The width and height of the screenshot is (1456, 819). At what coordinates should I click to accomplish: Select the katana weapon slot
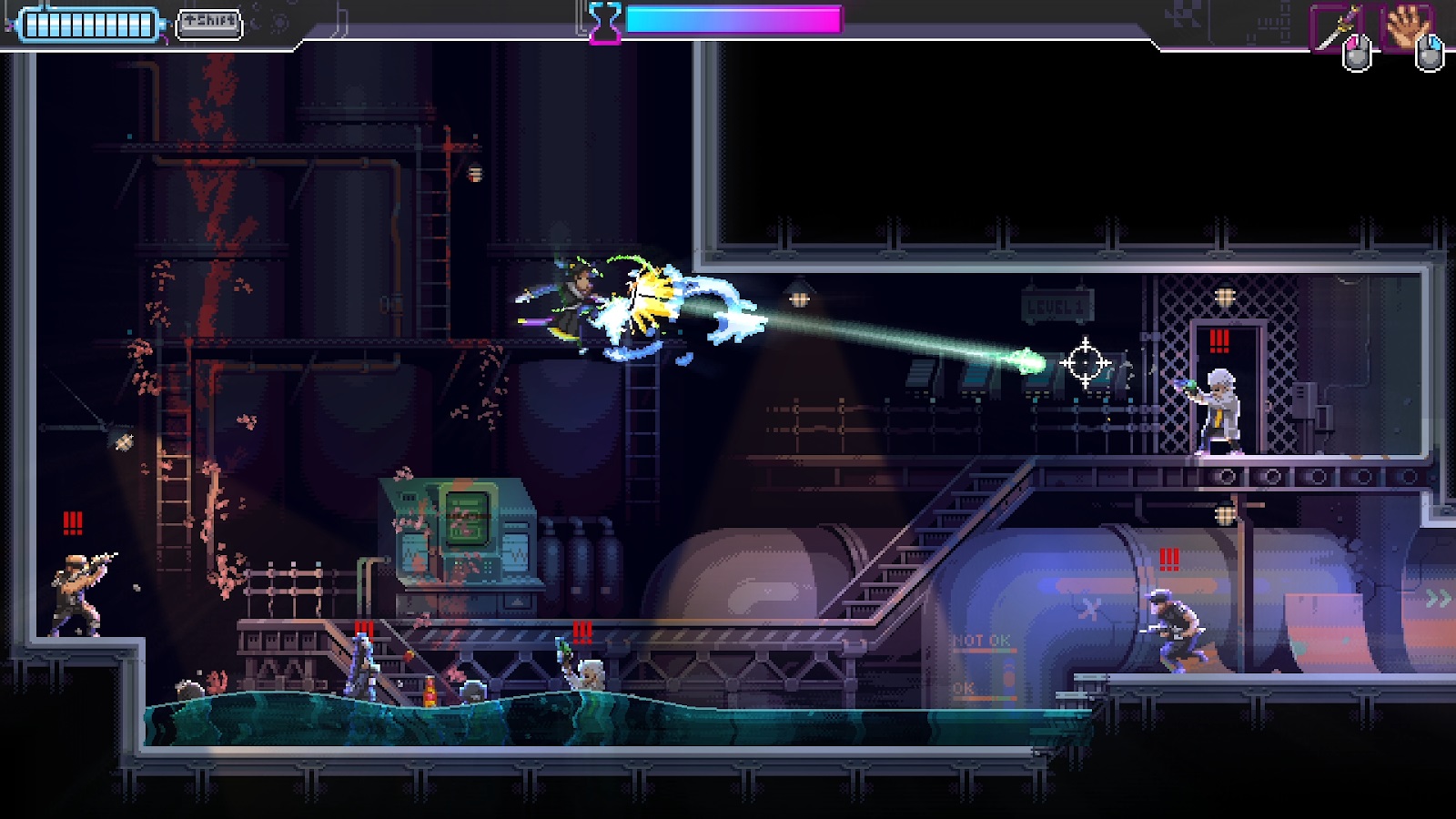click(x=1335, y=27)
